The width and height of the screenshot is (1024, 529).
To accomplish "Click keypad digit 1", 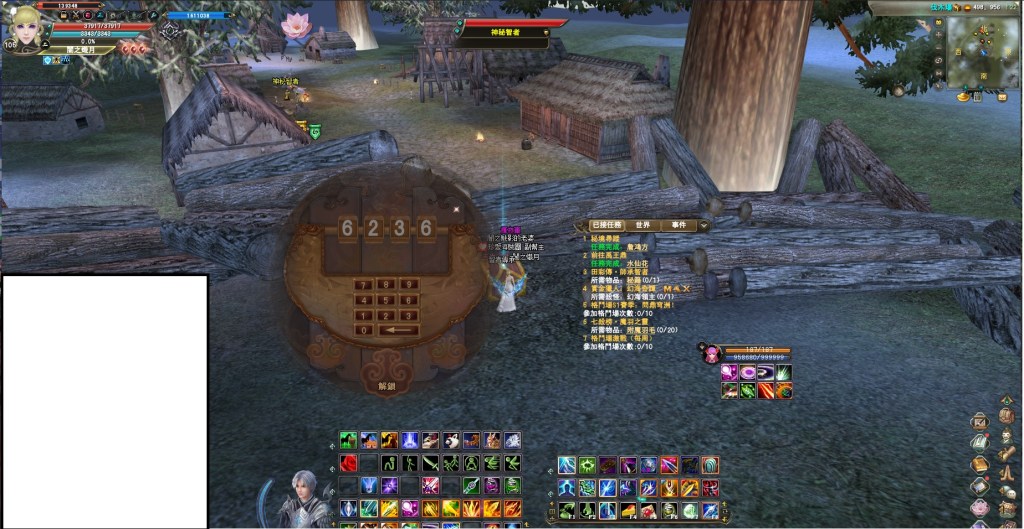I will 365,315.
